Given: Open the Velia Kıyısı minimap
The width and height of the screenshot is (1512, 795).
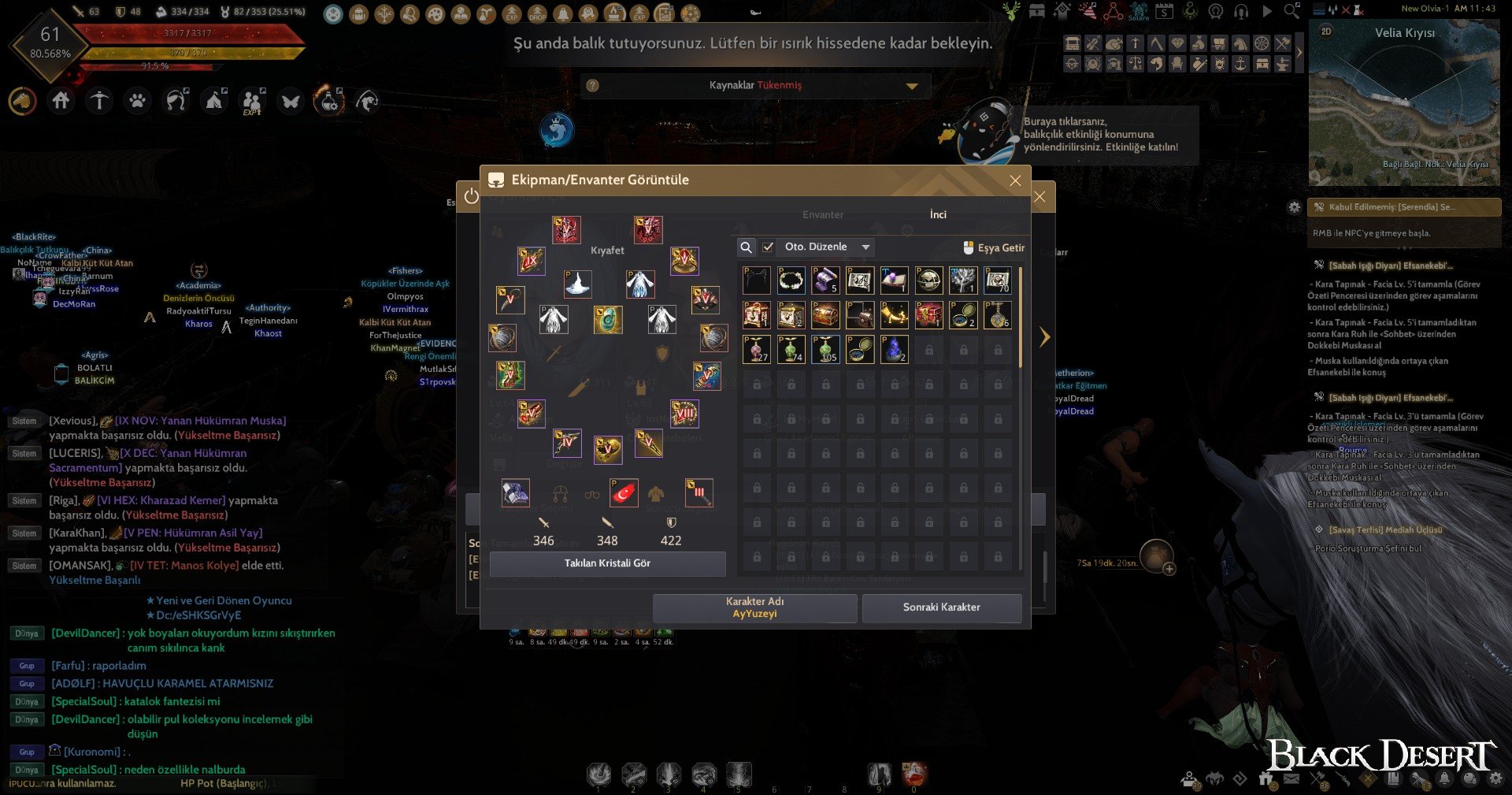Looking at the screenshot, I should [x=1403, y=102].
